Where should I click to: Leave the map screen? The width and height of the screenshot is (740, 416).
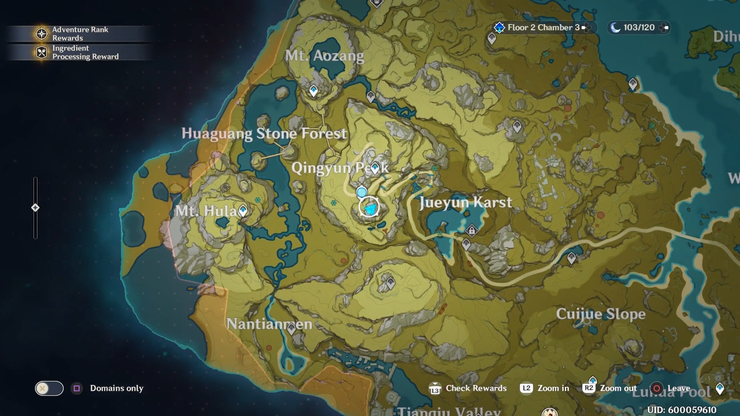tap(670, 388)
